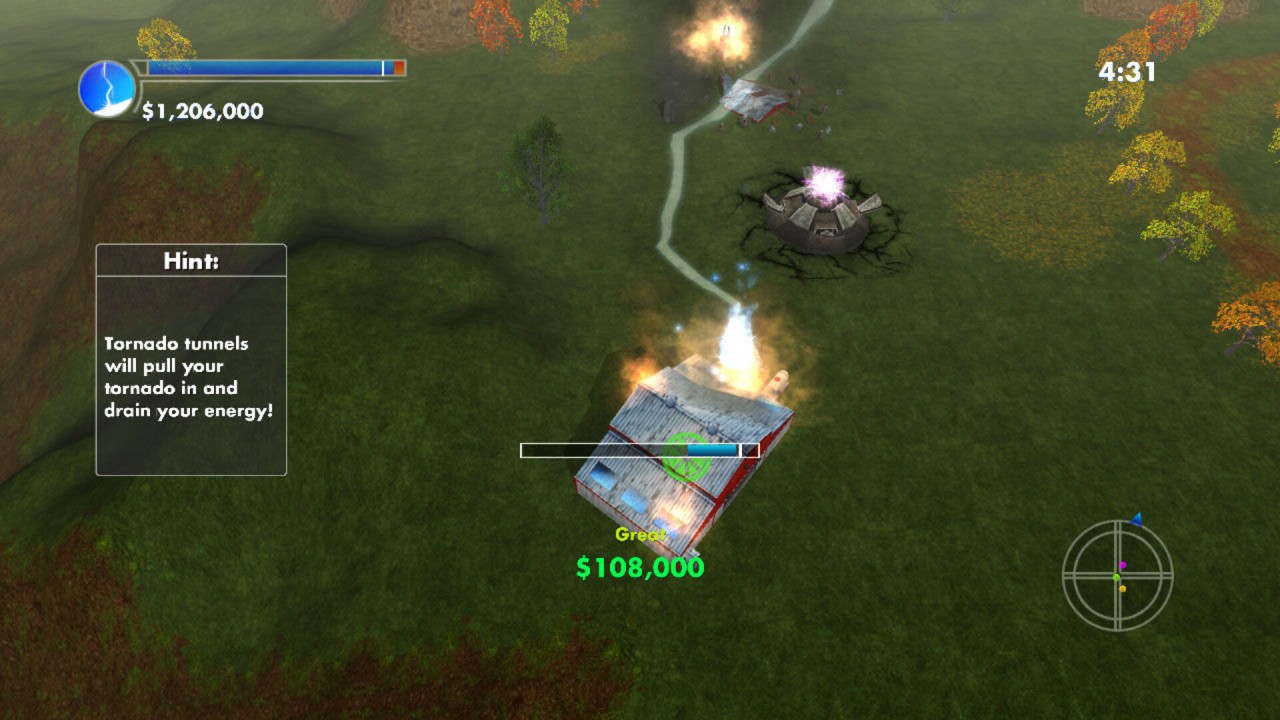Viewport: 1280px width, 720px height.
Task: Click the magenta dot on the minimap radar
Action: (x=1122, y=565)
